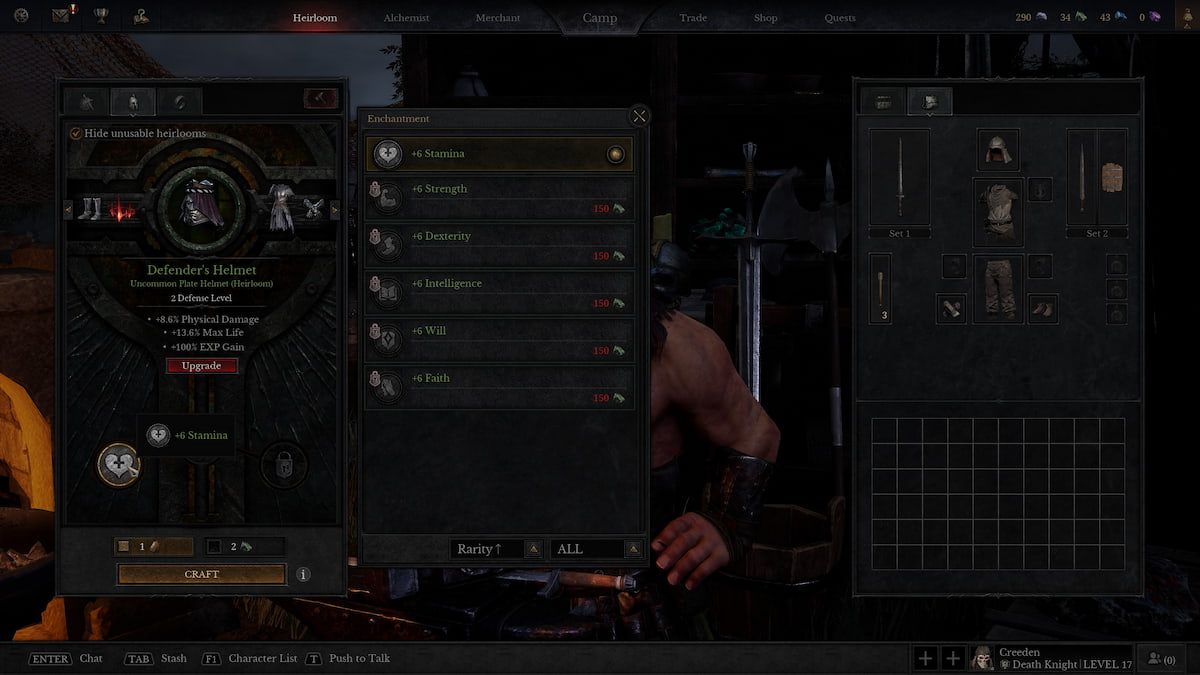The height and width of the screenshot is (675, 1200).
Task: Open the ALL filter dropdown
Action: pyautogui.click(x=597, y=549)
